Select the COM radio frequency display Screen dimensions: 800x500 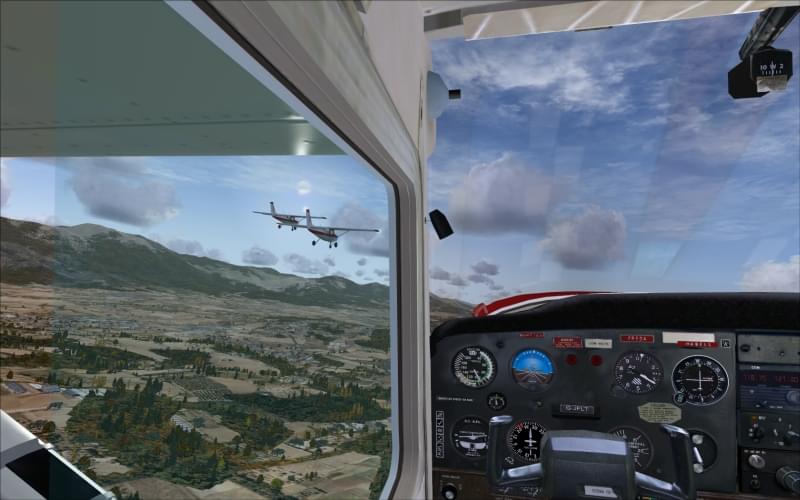[x=768, y=377]
